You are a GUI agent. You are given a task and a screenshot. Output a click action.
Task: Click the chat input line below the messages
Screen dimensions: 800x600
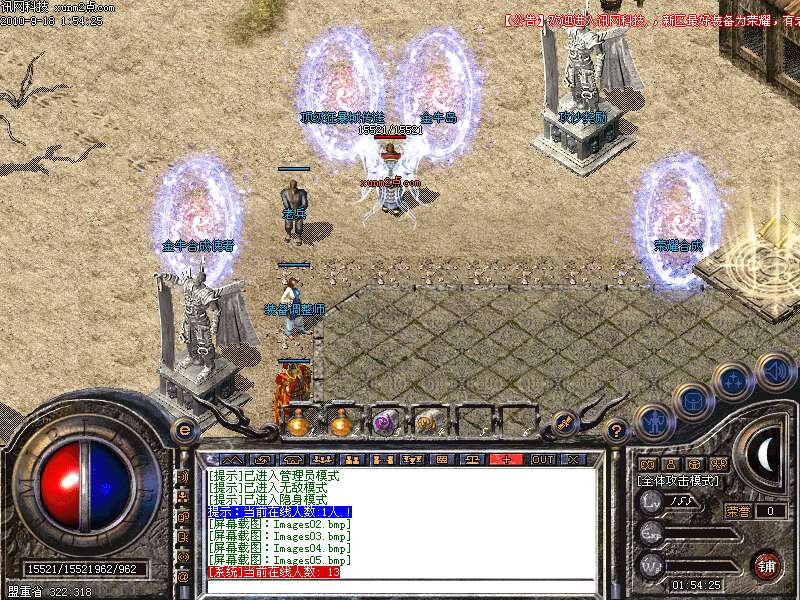tap(400, 586)
